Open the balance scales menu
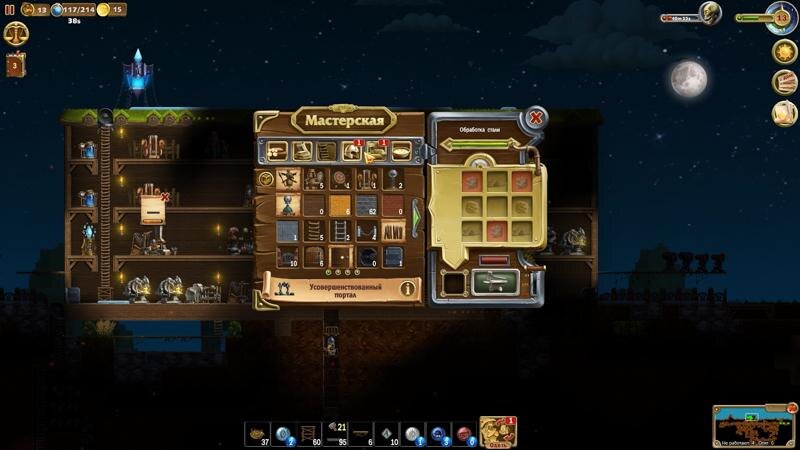This screenshot has height=450, width=800. click(x=17, y=33)
